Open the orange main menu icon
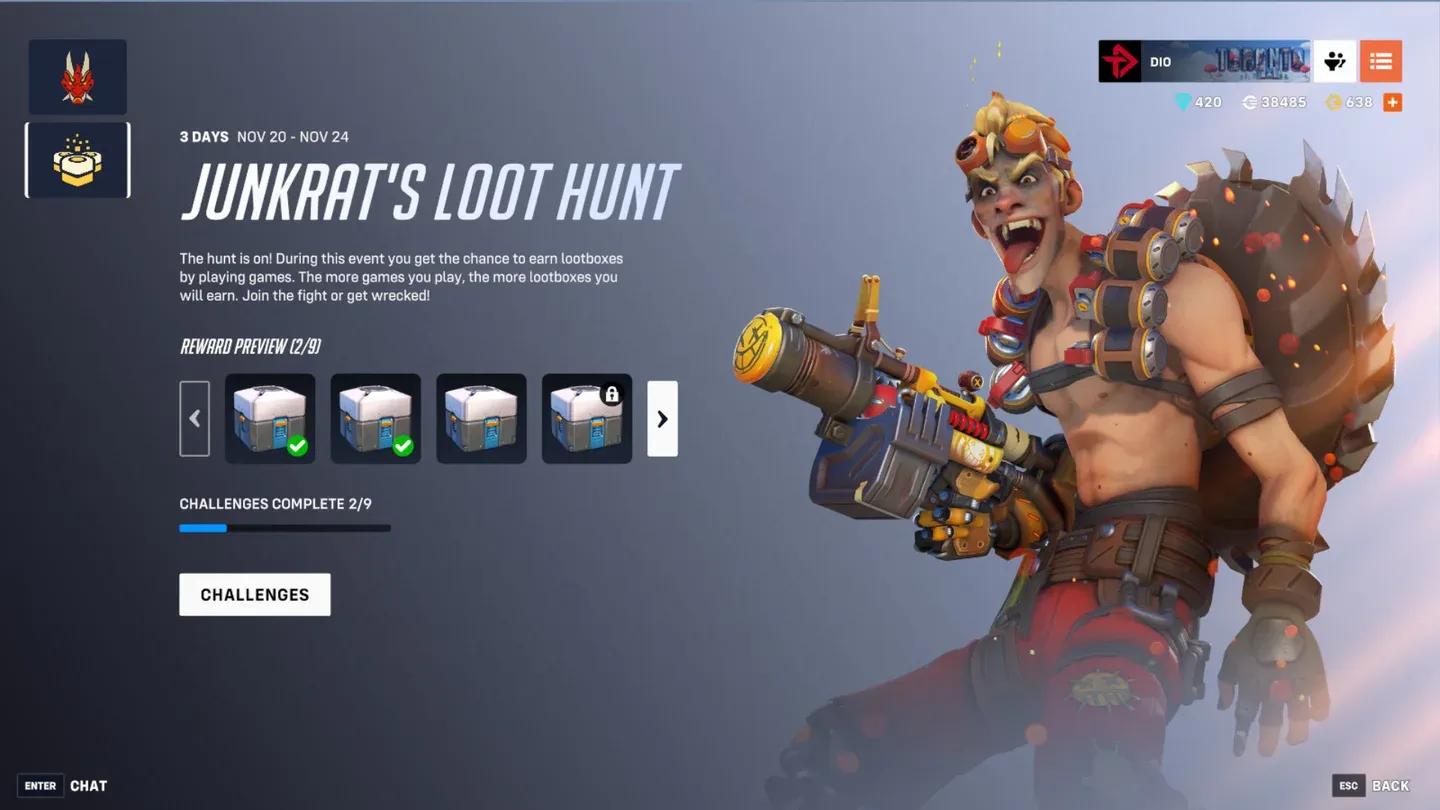The width and height of the screenshot is (1440, 810). [x=1381, y=61]
